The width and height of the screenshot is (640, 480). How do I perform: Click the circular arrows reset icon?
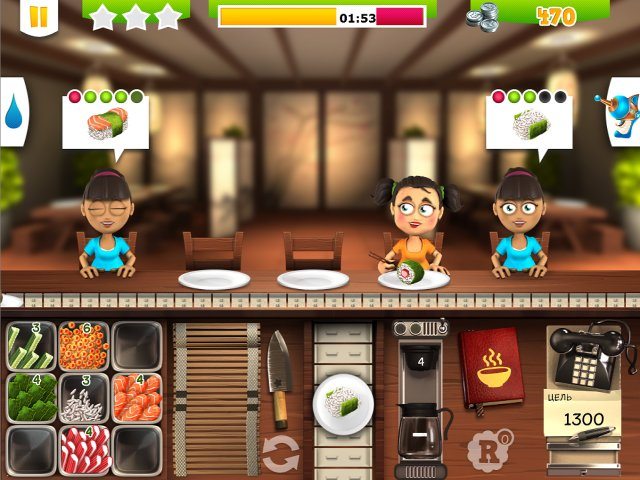tap(280, 454)
